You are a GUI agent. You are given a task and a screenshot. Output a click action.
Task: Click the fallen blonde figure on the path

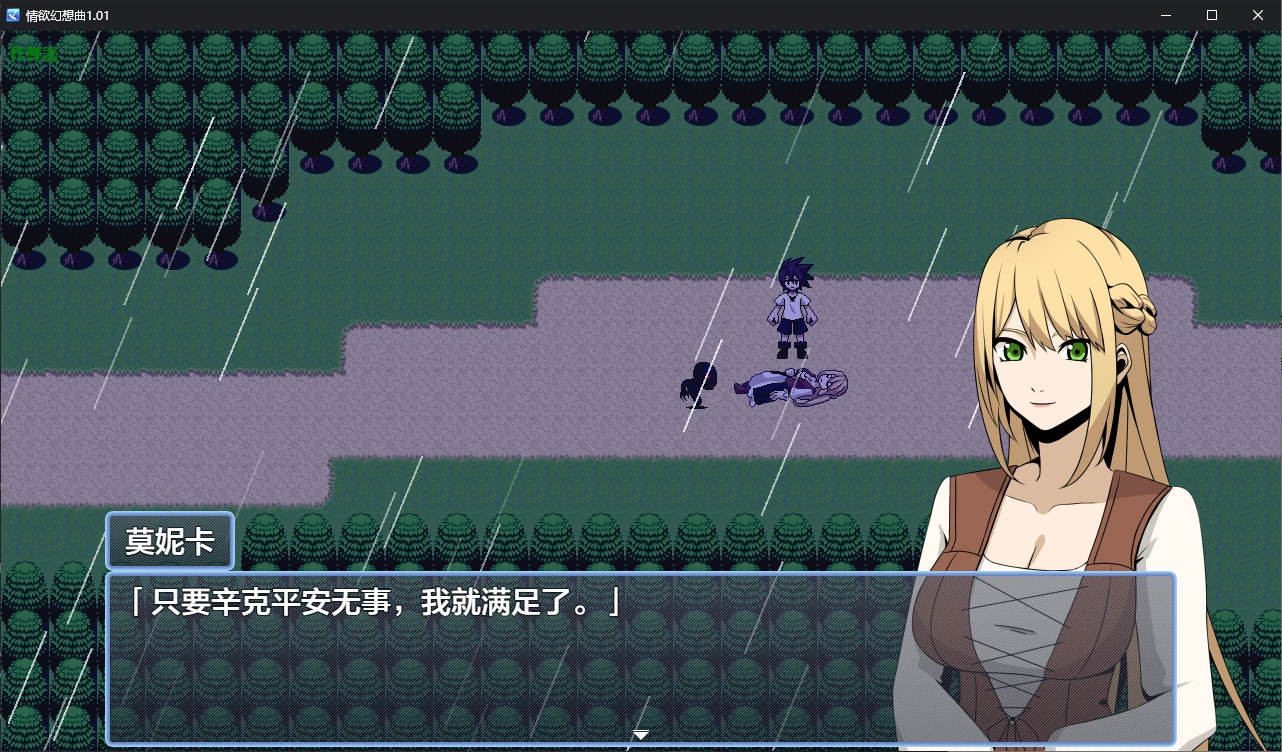point(790,385)
